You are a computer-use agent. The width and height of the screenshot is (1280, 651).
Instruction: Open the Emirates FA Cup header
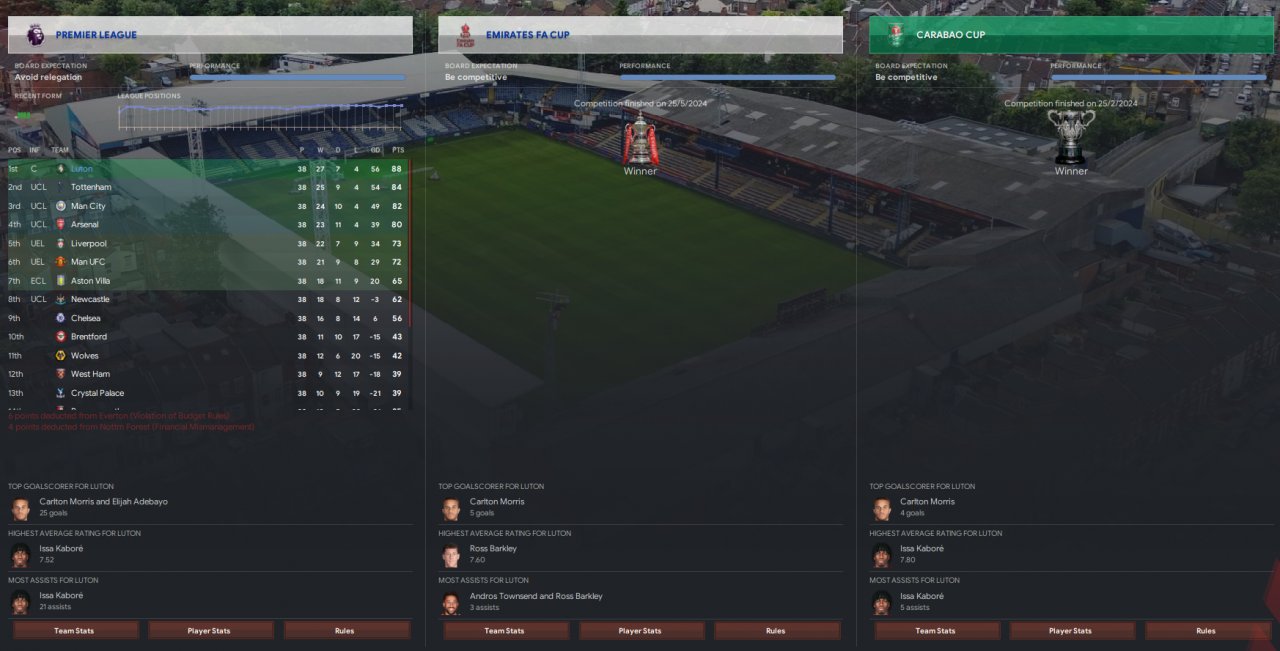click(x=640, y=35)
